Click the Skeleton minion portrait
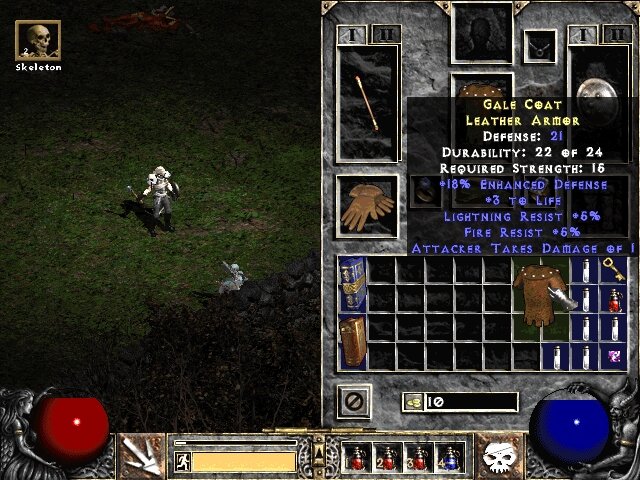Screen dimensions: 640x480 [39, 41]
